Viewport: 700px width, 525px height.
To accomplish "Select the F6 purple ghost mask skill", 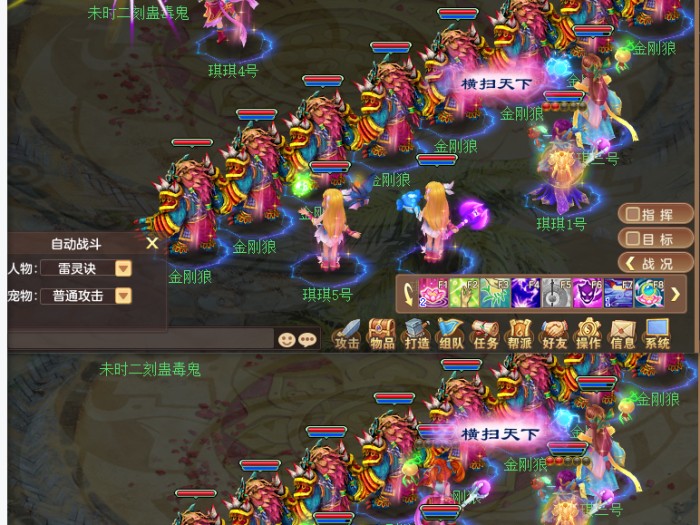I will [x=588, y=294].
